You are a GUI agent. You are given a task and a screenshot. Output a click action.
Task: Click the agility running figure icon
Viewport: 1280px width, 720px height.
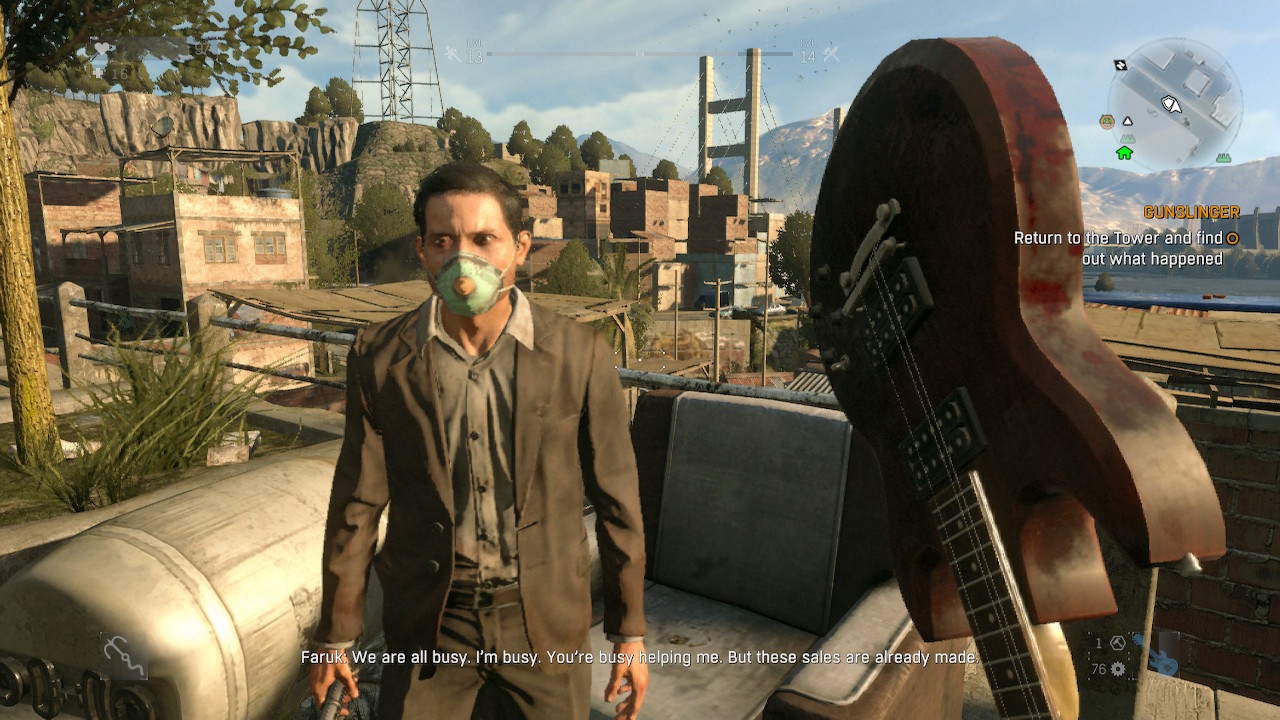point(454,53)
